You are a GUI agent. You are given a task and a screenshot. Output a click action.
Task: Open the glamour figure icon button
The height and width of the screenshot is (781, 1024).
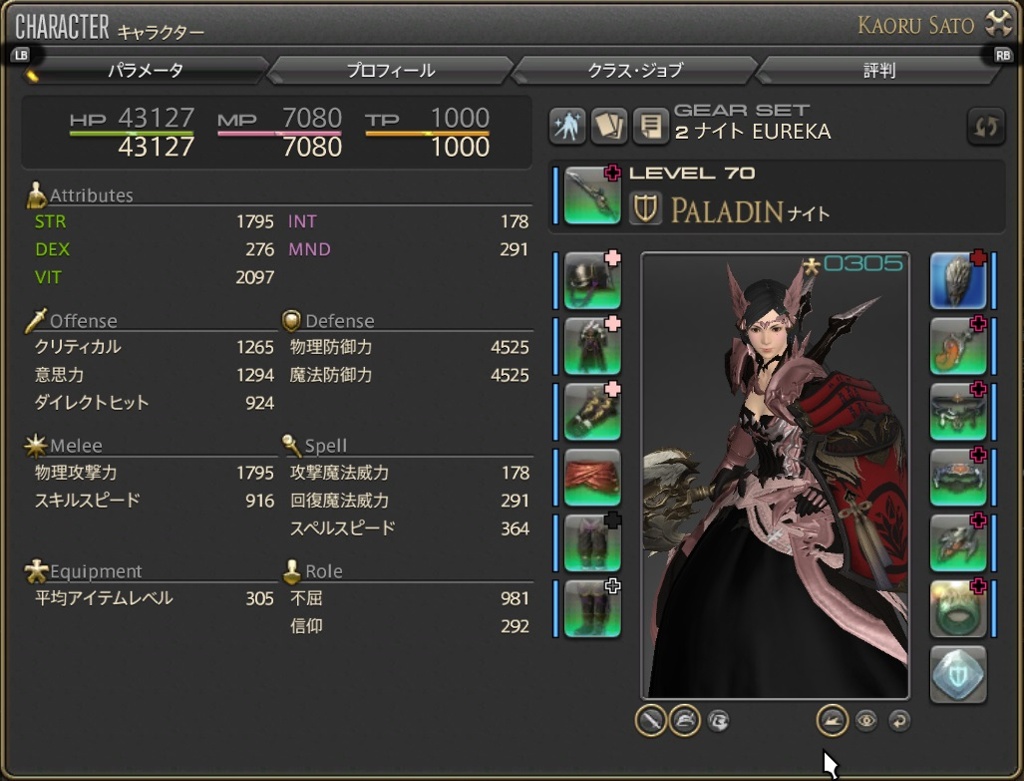click(x=567, y=126)
